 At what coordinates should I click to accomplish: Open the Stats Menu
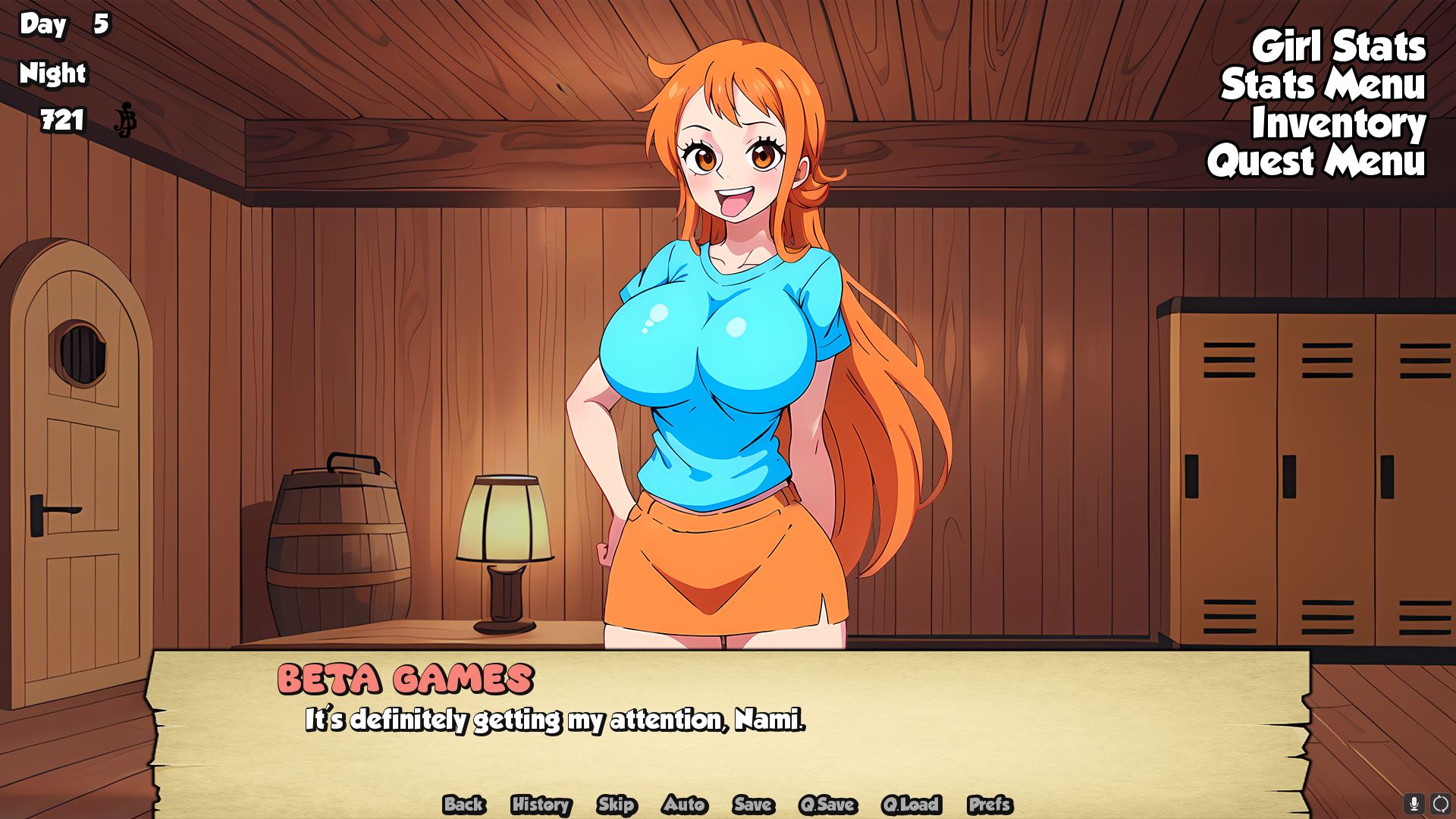(1323, 85)
